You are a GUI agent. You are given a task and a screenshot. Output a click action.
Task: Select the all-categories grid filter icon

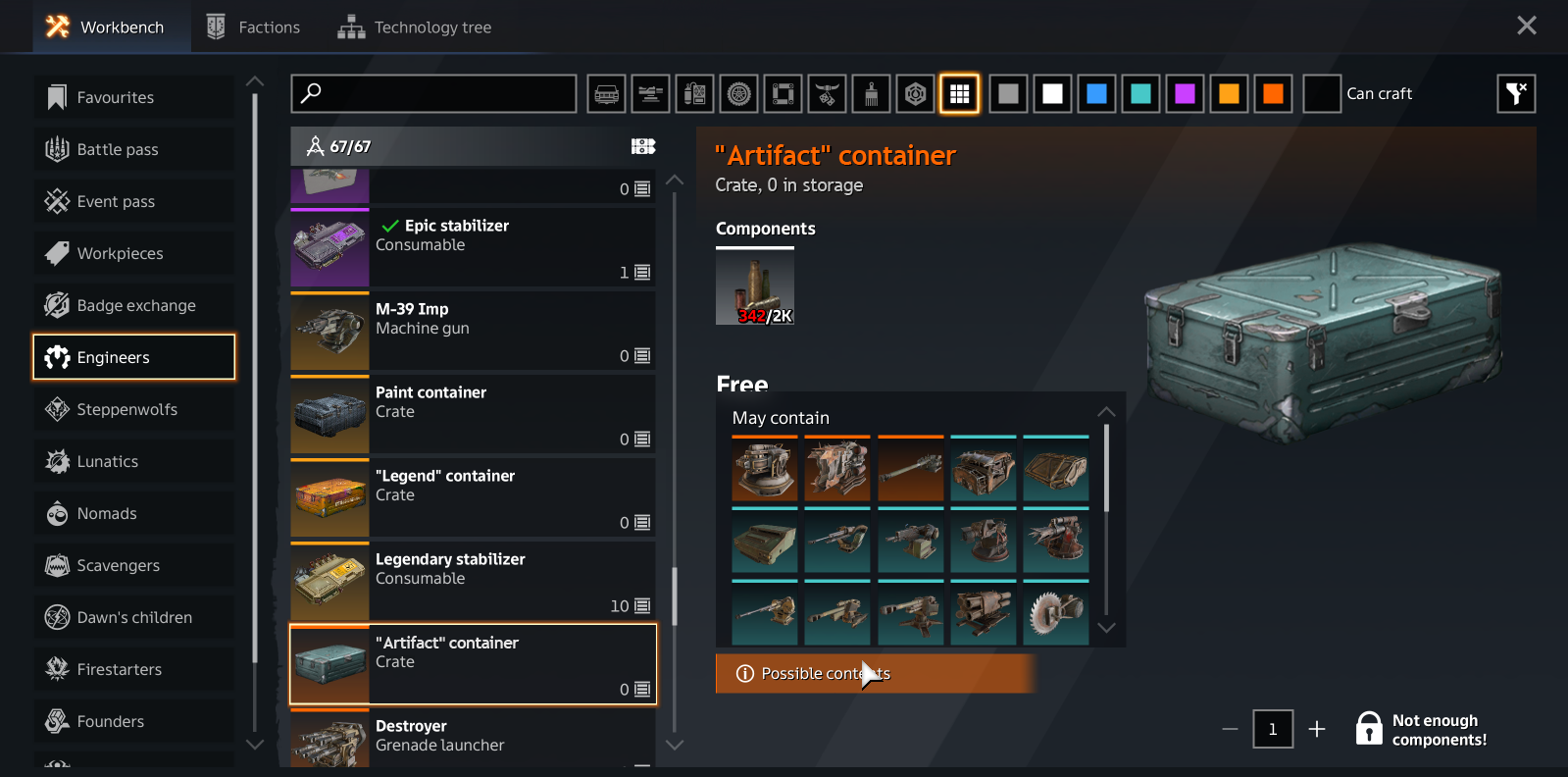point(959,93)
